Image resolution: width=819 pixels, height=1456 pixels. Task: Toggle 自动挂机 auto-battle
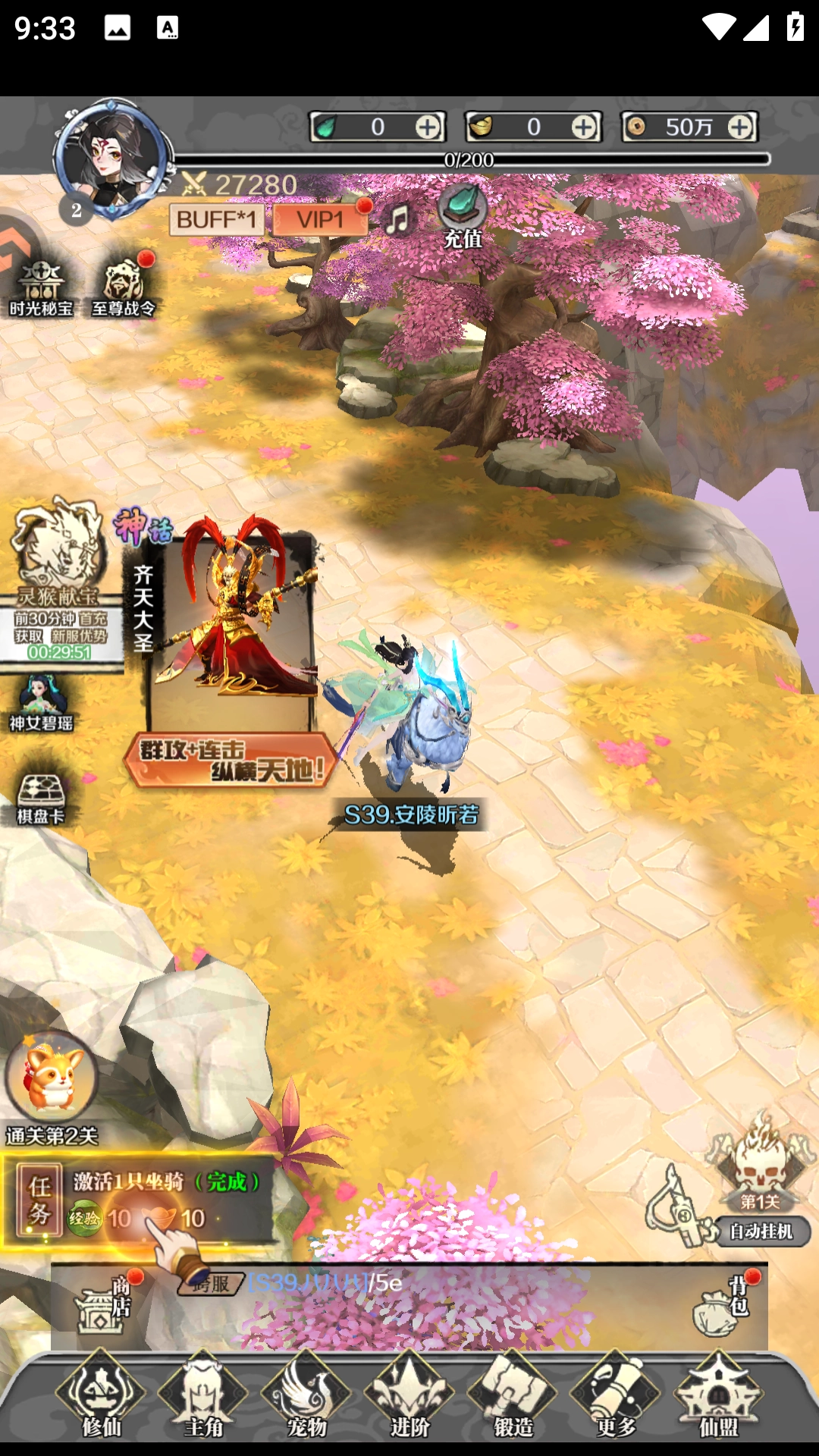point(761,1232)
